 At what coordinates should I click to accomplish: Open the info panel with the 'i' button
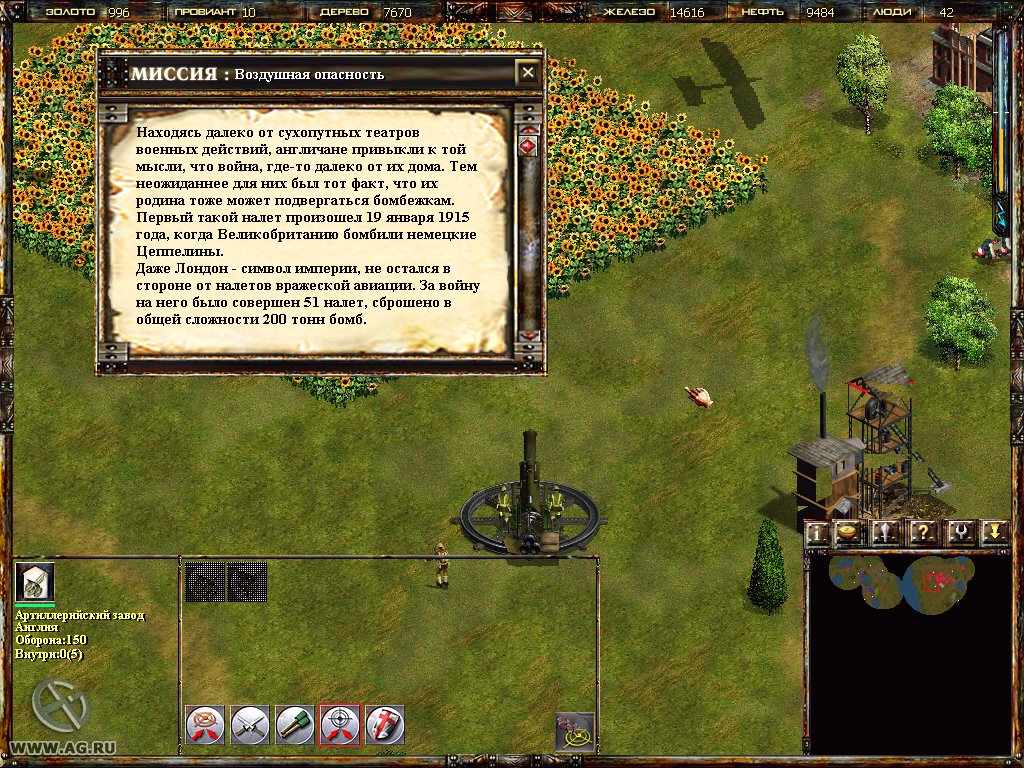click(817, 533)
